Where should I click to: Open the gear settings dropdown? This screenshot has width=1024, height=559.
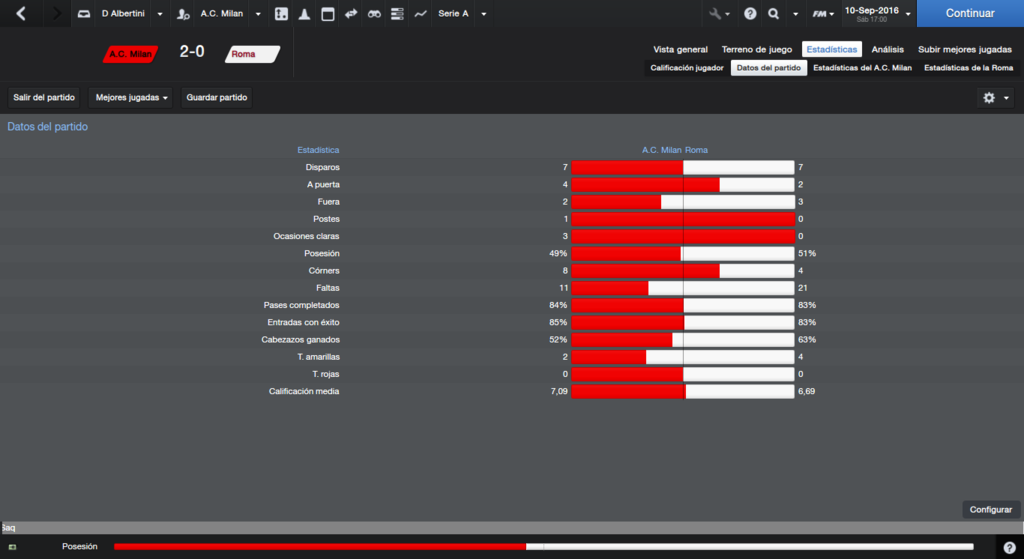pos(996,98)
